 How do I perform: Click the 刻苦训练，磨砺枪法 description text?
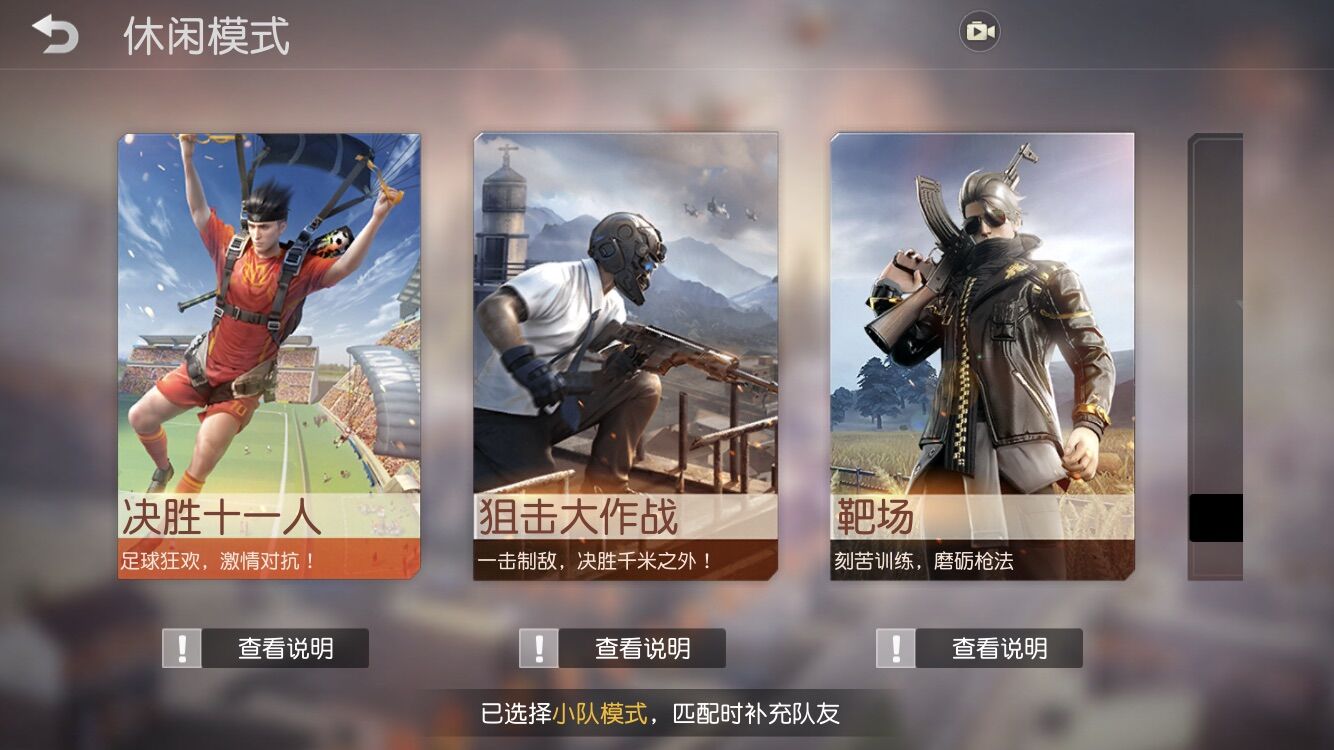pos(924,560)
